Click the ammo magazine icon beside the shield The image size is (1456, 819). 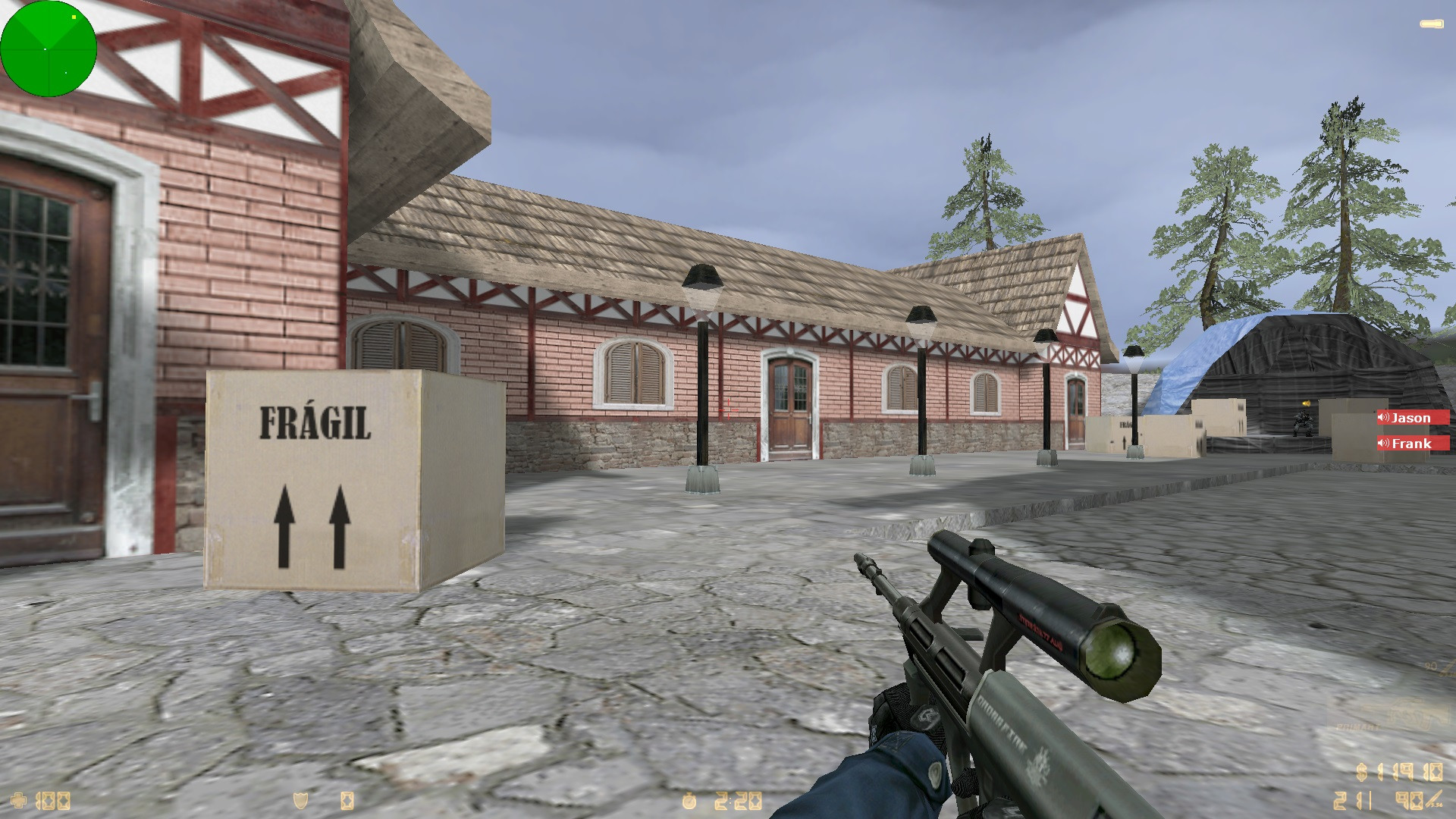pos(348,801)
